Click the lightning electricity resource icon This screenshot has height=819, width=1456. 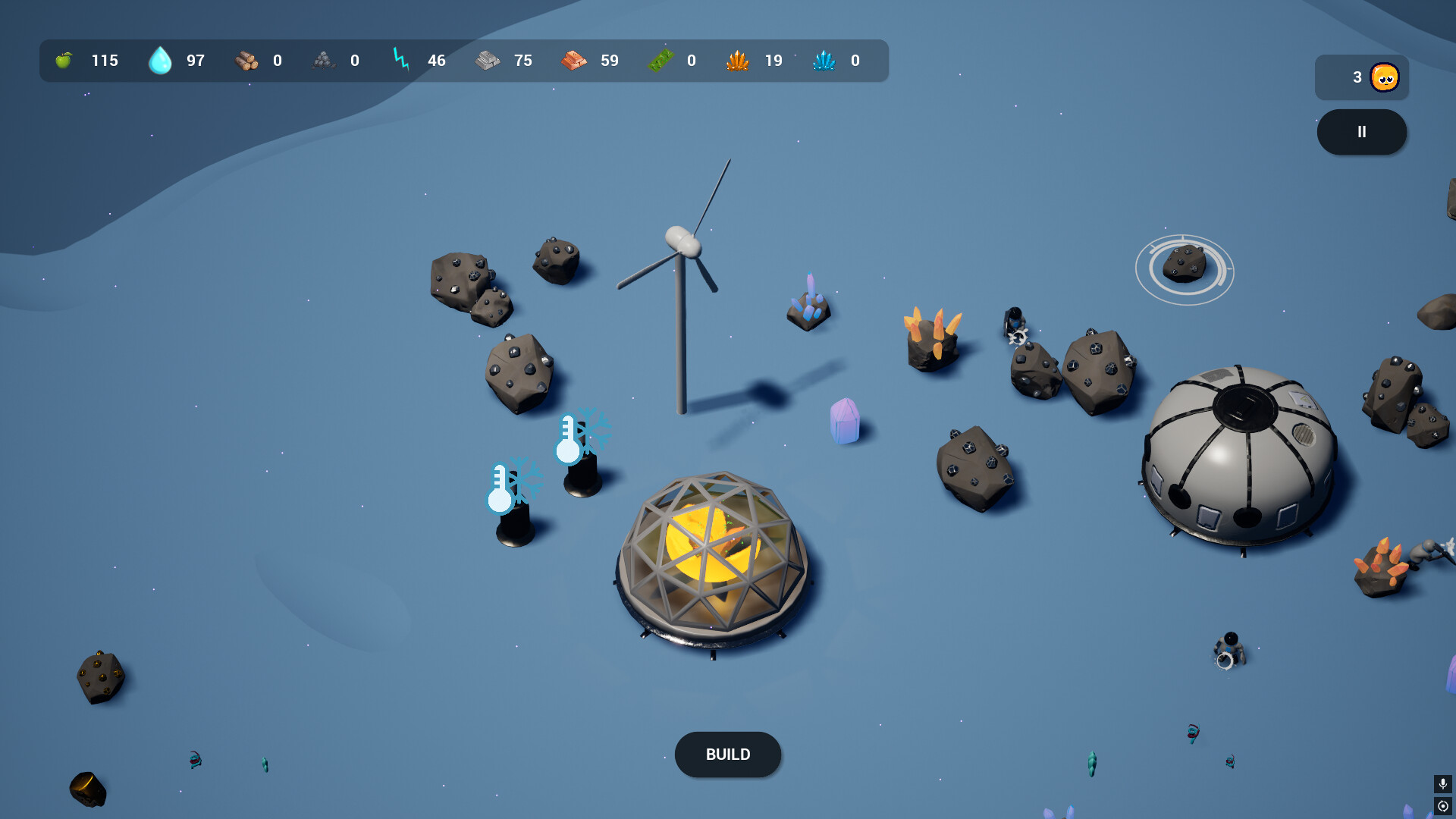400,59
